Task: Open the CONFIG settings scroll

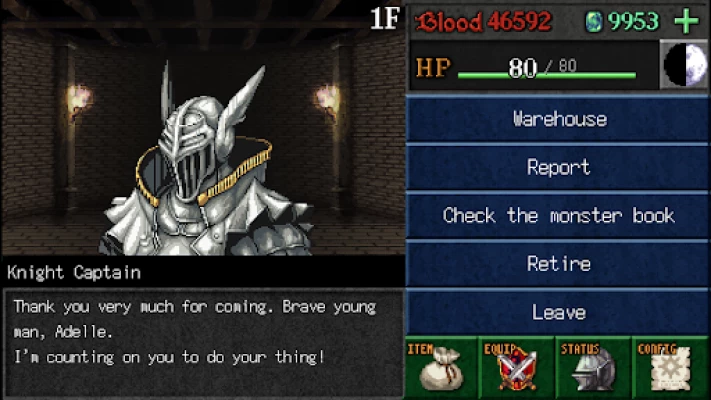Action: [x=672, y=368]
